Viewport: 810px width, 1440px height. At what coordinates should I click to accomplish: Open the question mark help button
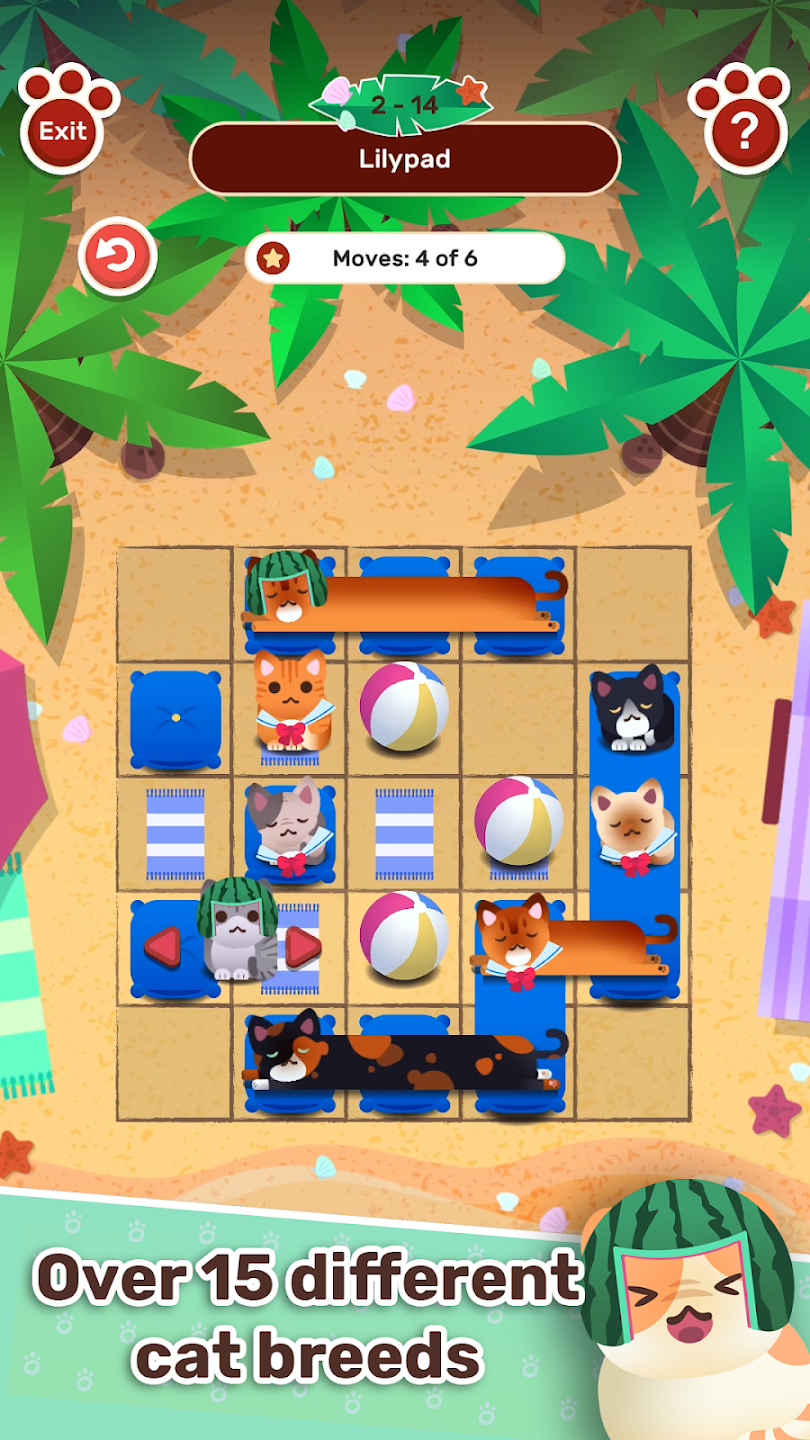tap(743, 127)
